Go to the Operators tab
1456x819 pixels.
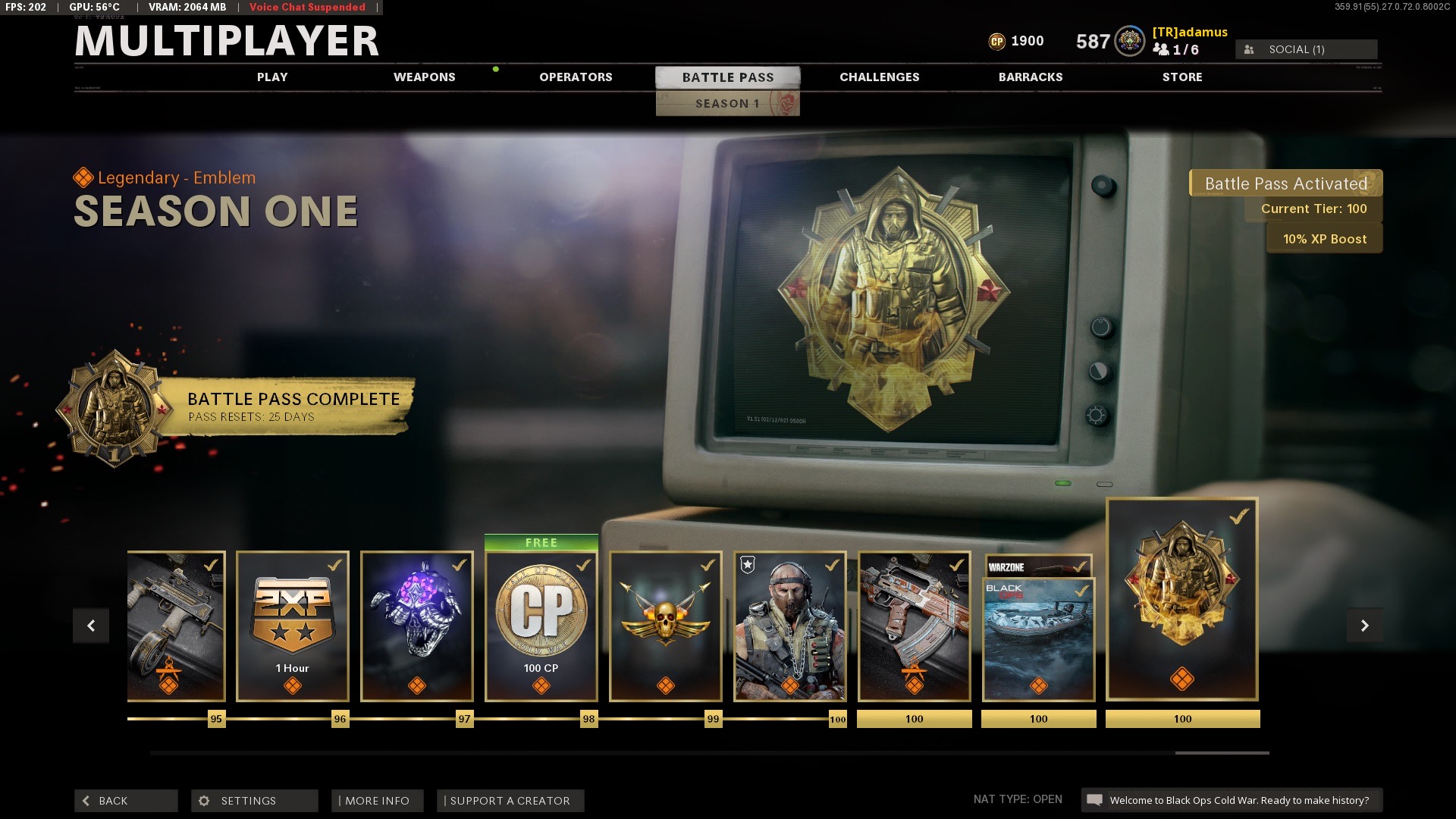pos(576,77)
